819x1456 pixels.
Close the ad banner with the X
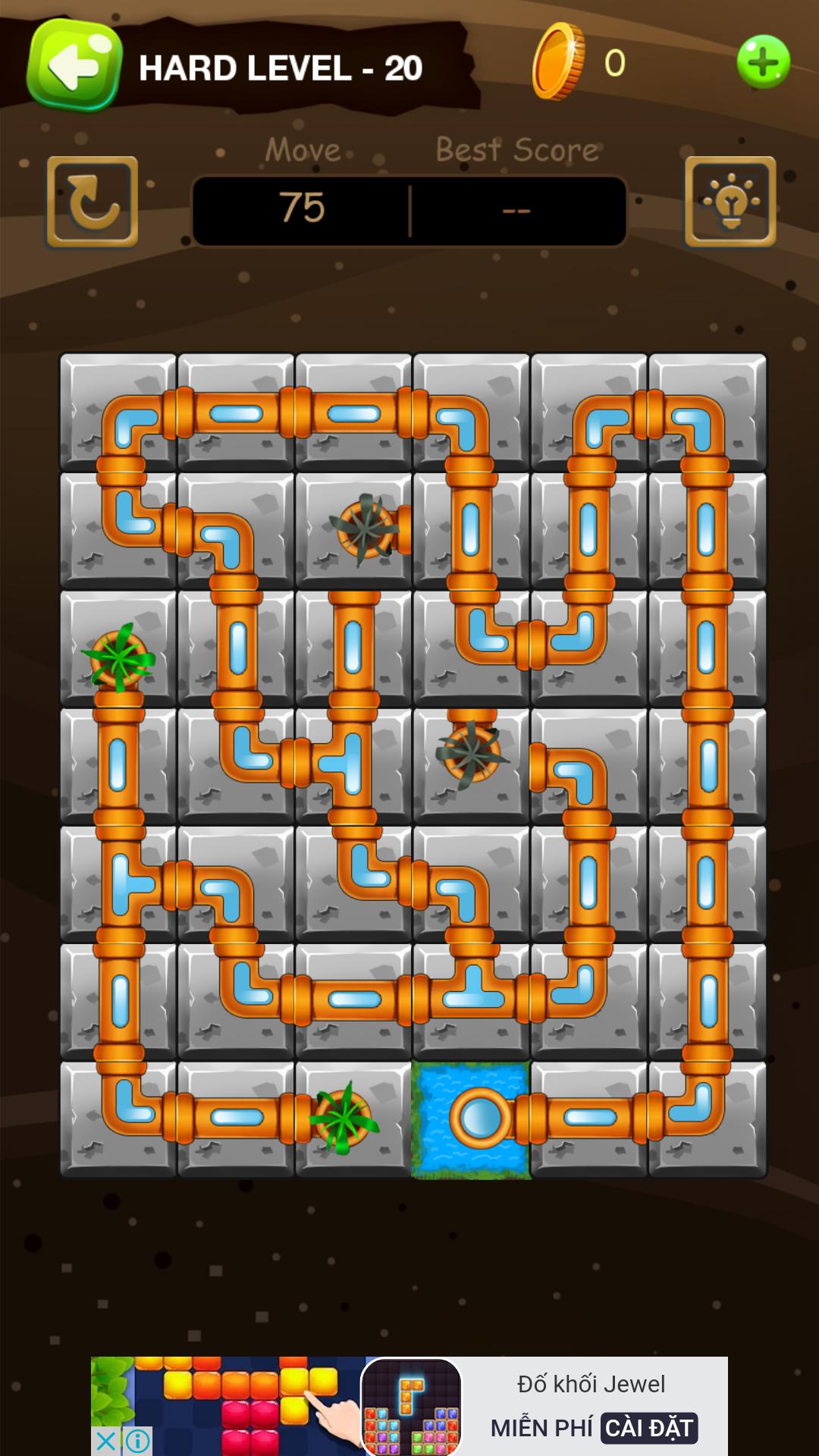click(x=105, y=1440)
